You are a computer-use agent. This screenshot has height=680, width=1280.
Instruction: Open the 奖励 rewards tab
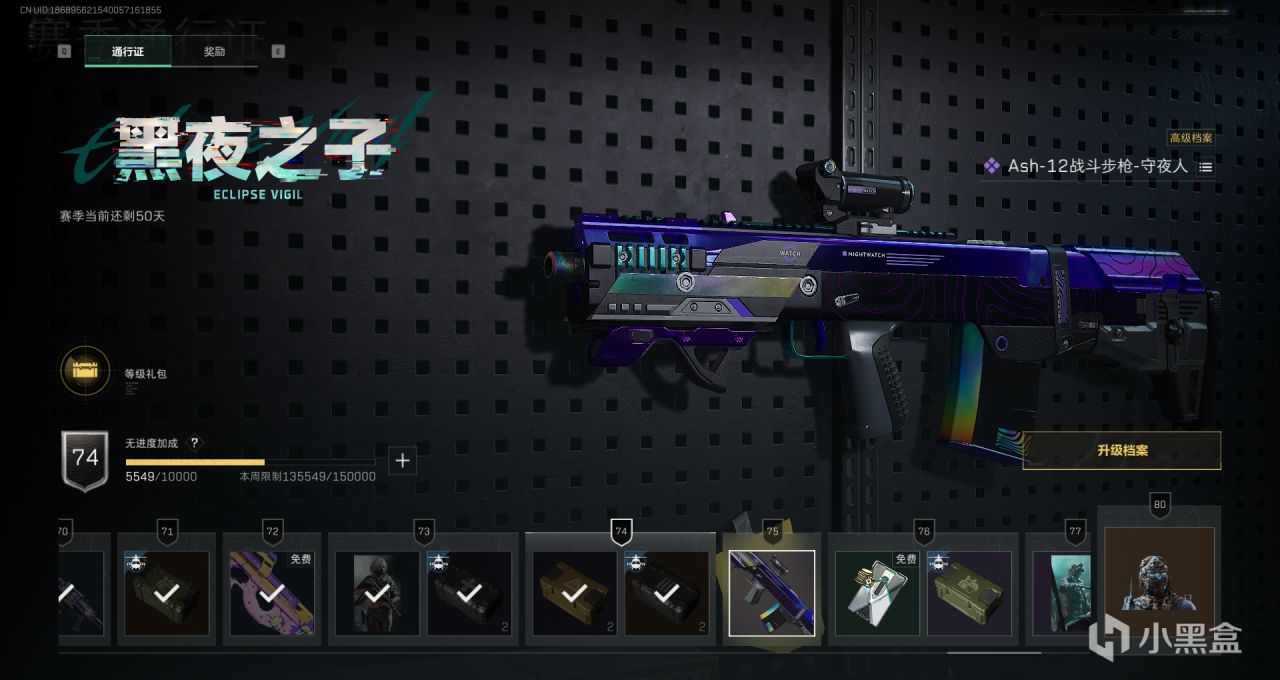click(x=214, y=51)
